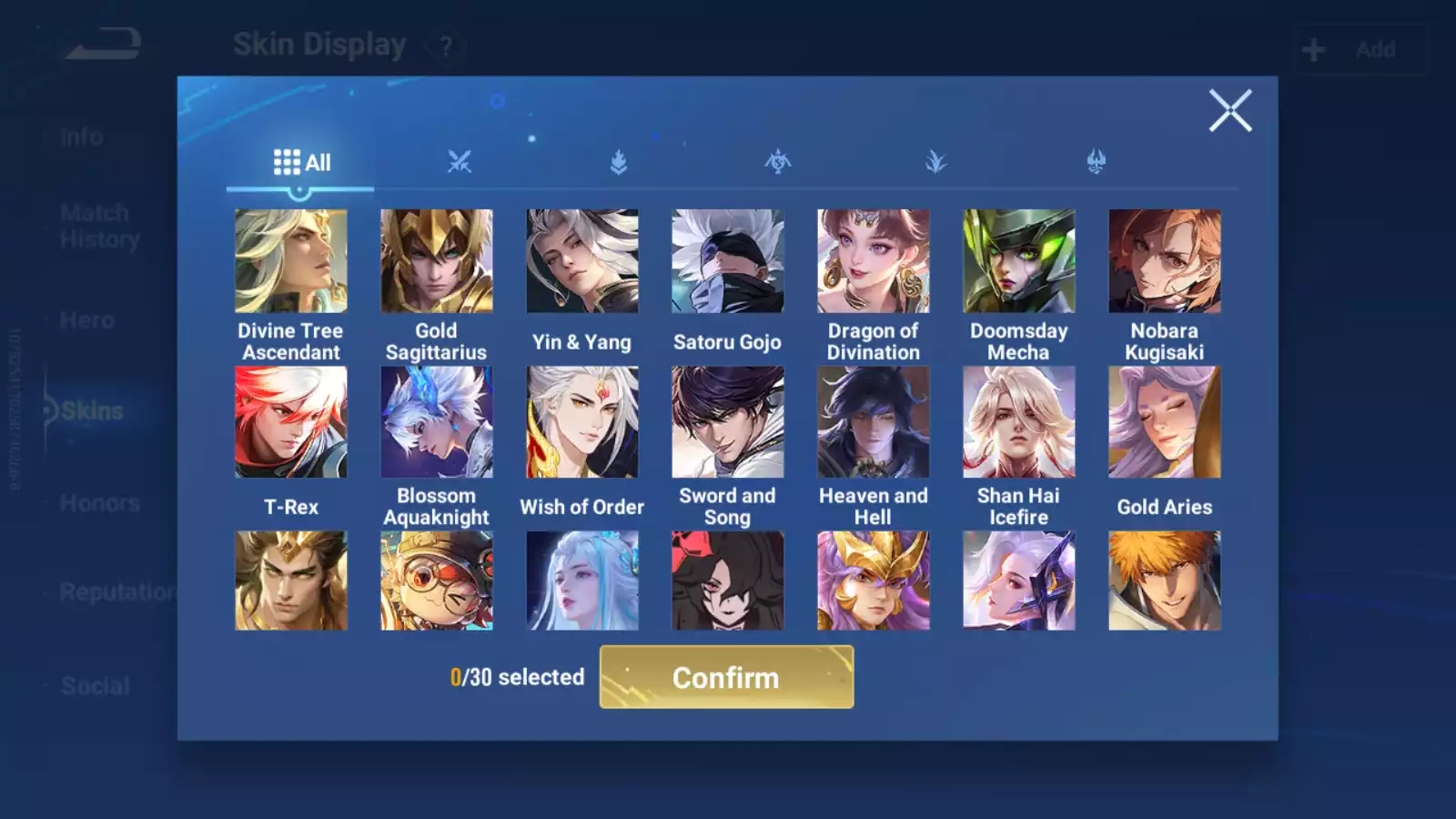The image size is (1456, 819).
Task: Pick the Sword and Song skin
Action: (x=728, y=422)
